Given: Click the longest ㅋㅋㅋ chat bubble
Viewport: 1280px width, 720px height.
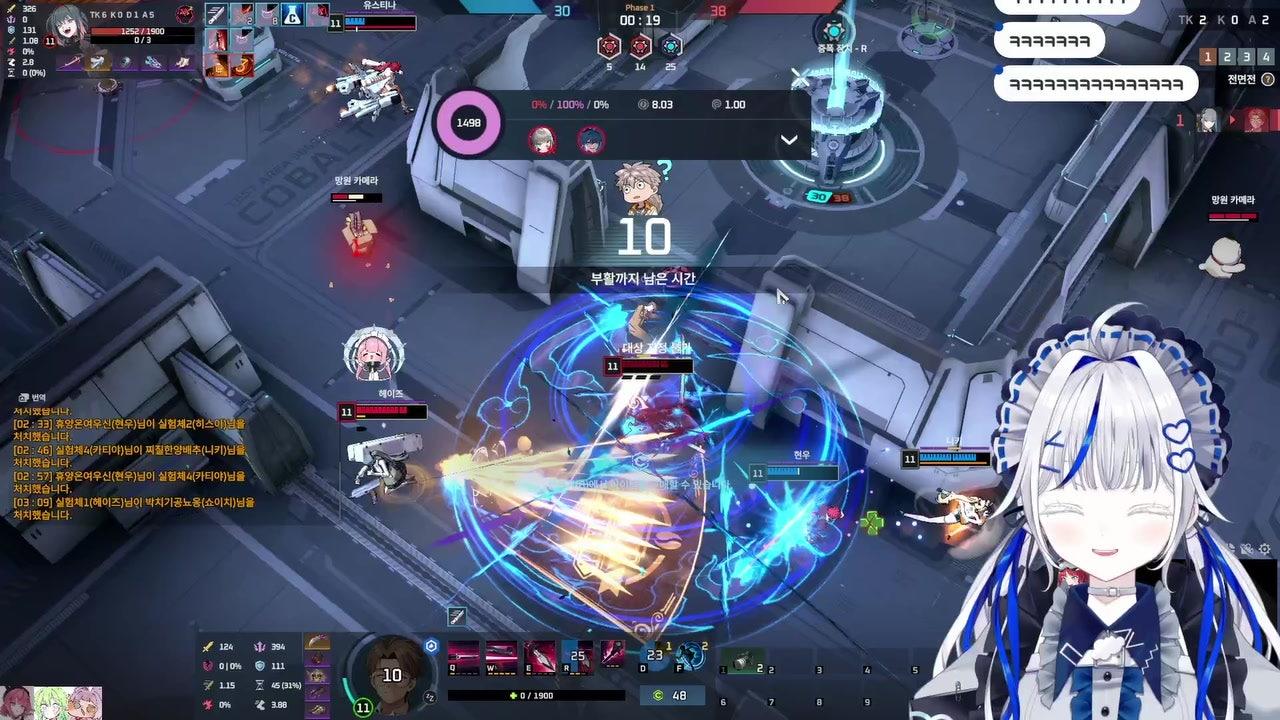Looking at the screenshot, I should tap(1096, 84).
